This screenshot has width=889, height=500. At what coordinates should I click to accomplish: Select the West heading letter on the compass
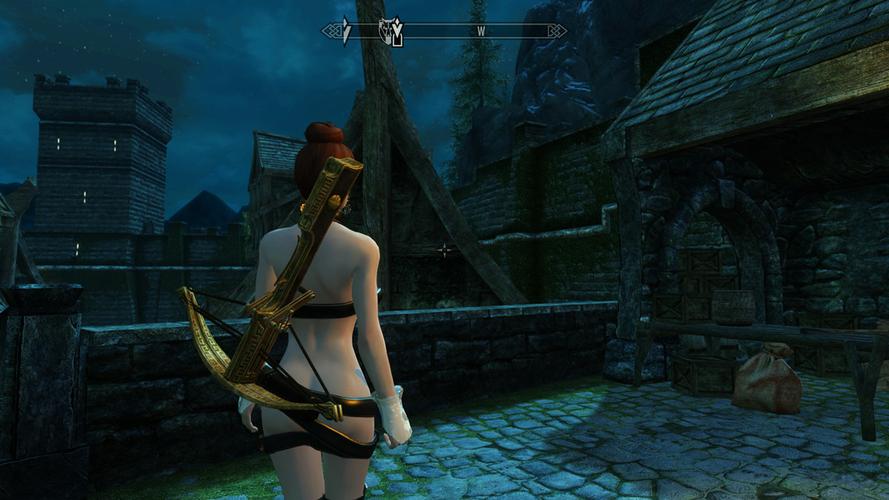point(481,31)
